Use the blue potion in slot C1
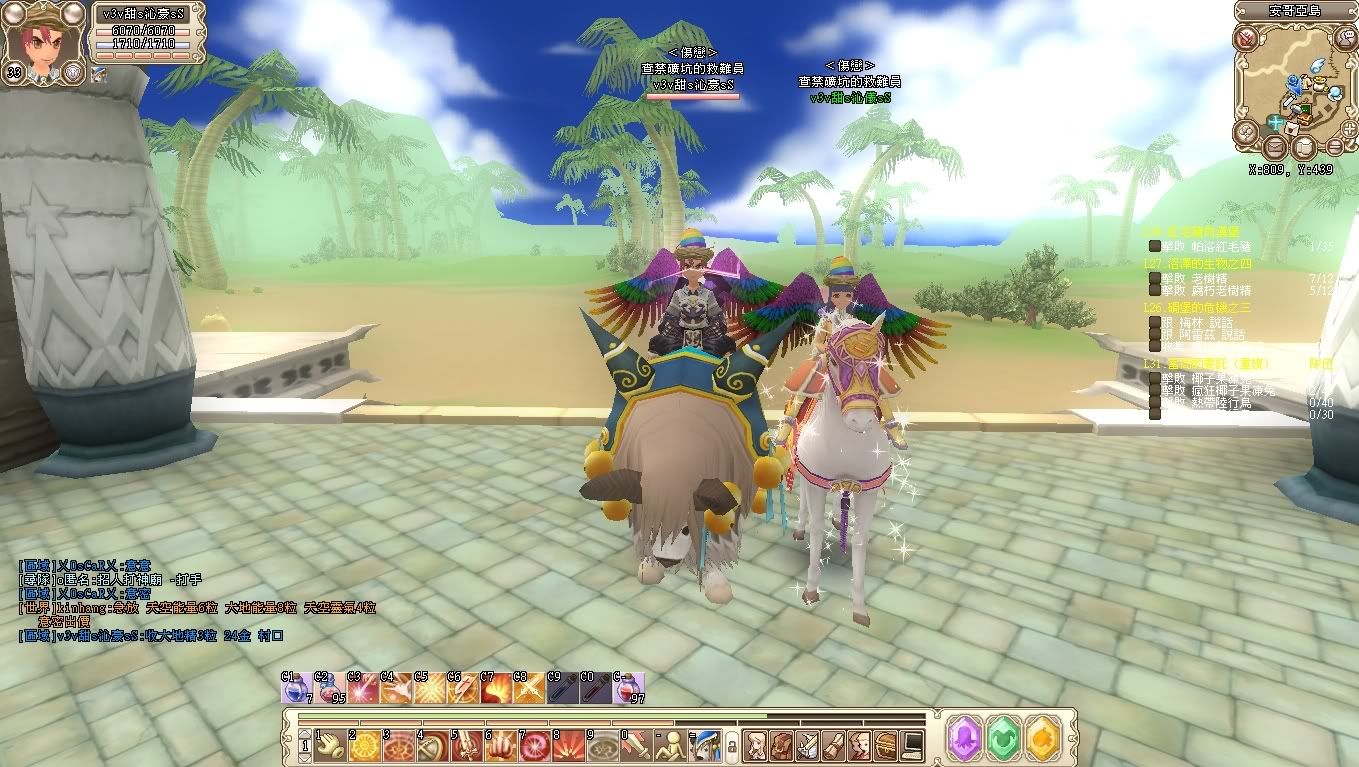This screenshot has width=1359, height=767. [295, 689]
